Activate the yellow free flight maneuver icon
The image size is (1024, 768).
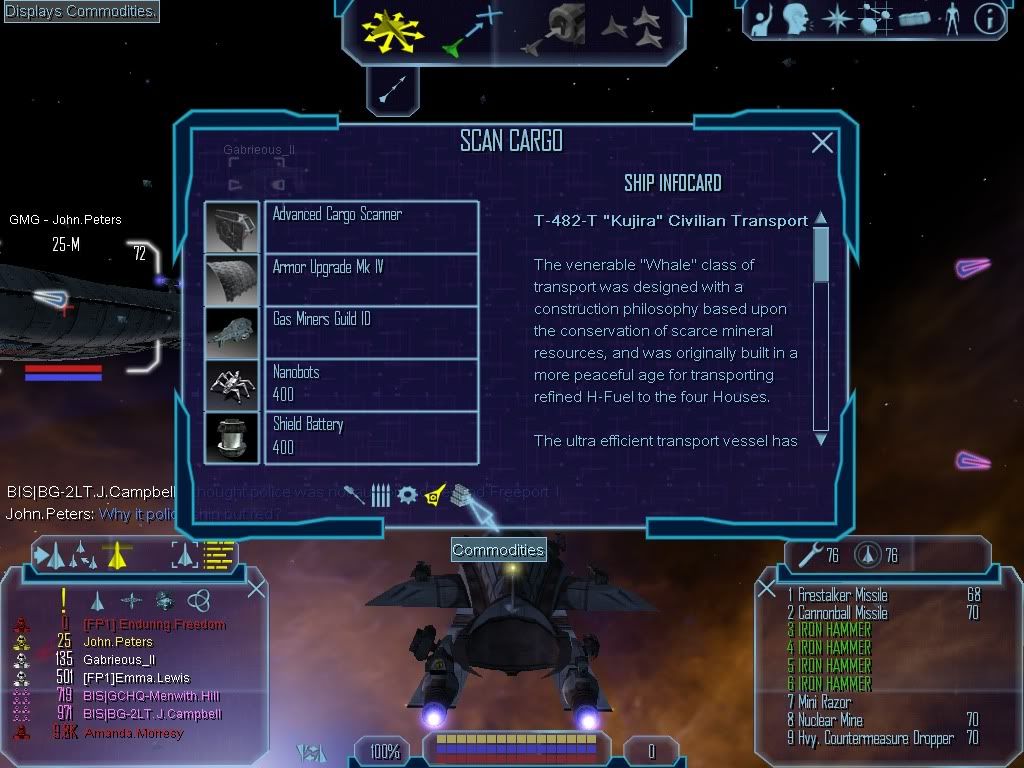(392, 29)
